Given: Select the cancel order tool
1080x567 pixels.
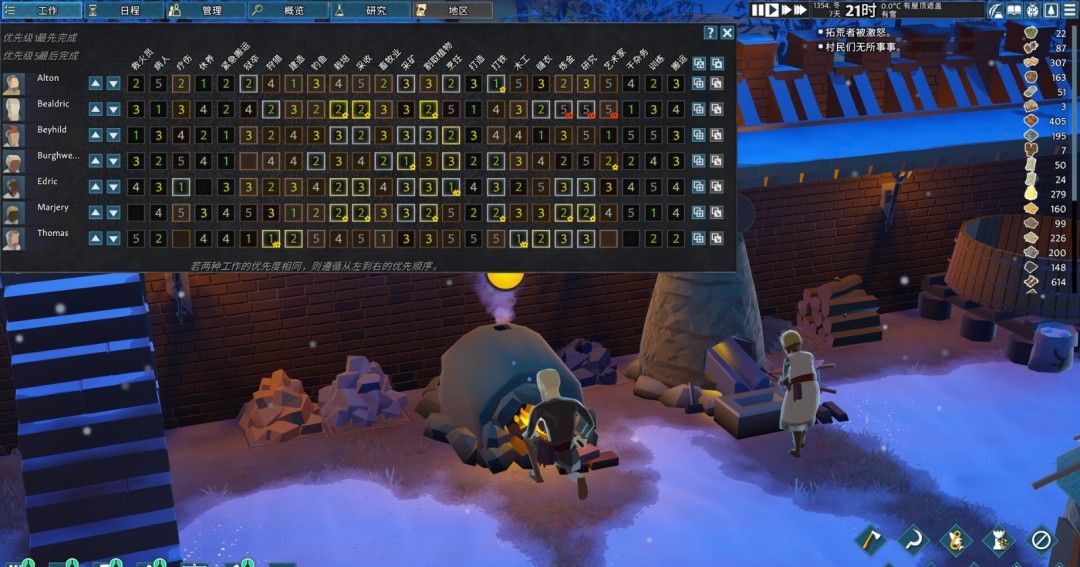Looking at the screenshot, I should click(x=1041, y=540).
